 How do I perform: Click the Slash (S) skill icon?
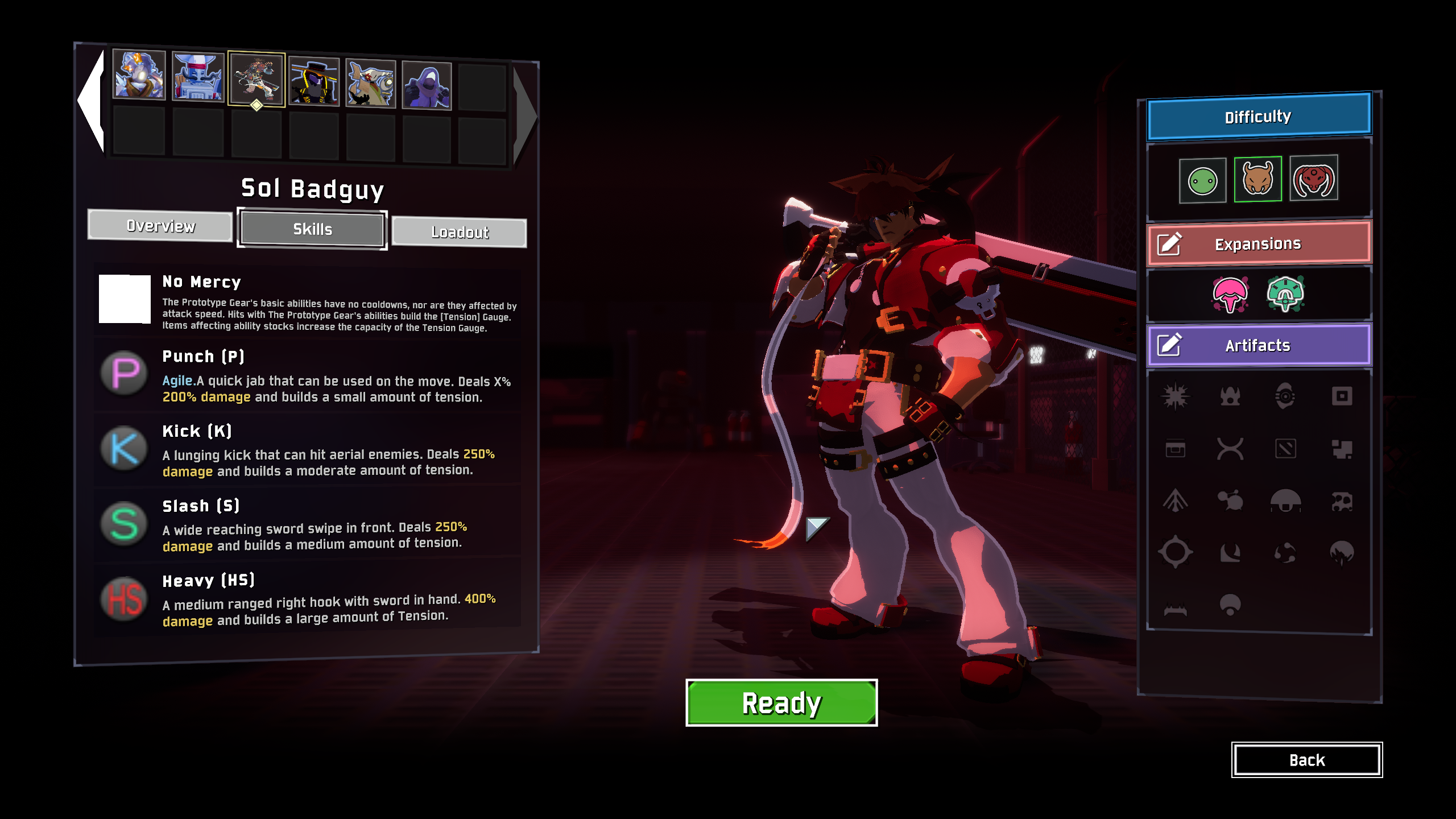click(124, 524)
